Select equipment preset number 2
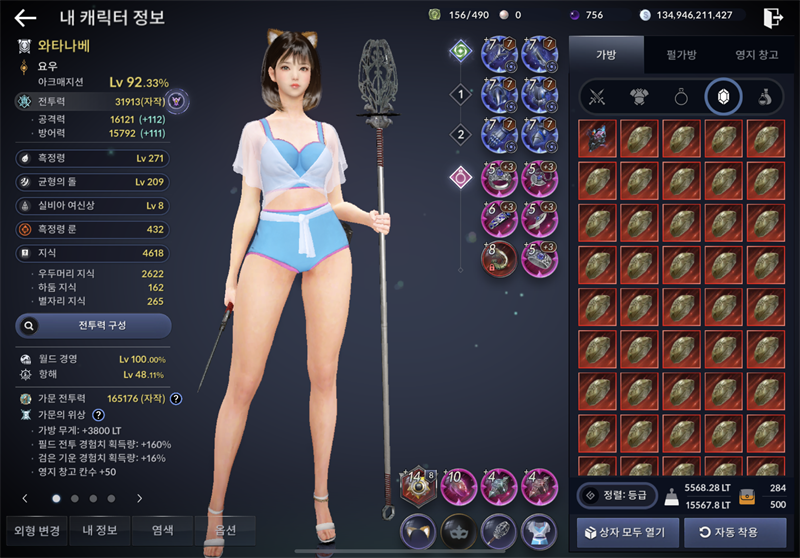 (460, 134)
